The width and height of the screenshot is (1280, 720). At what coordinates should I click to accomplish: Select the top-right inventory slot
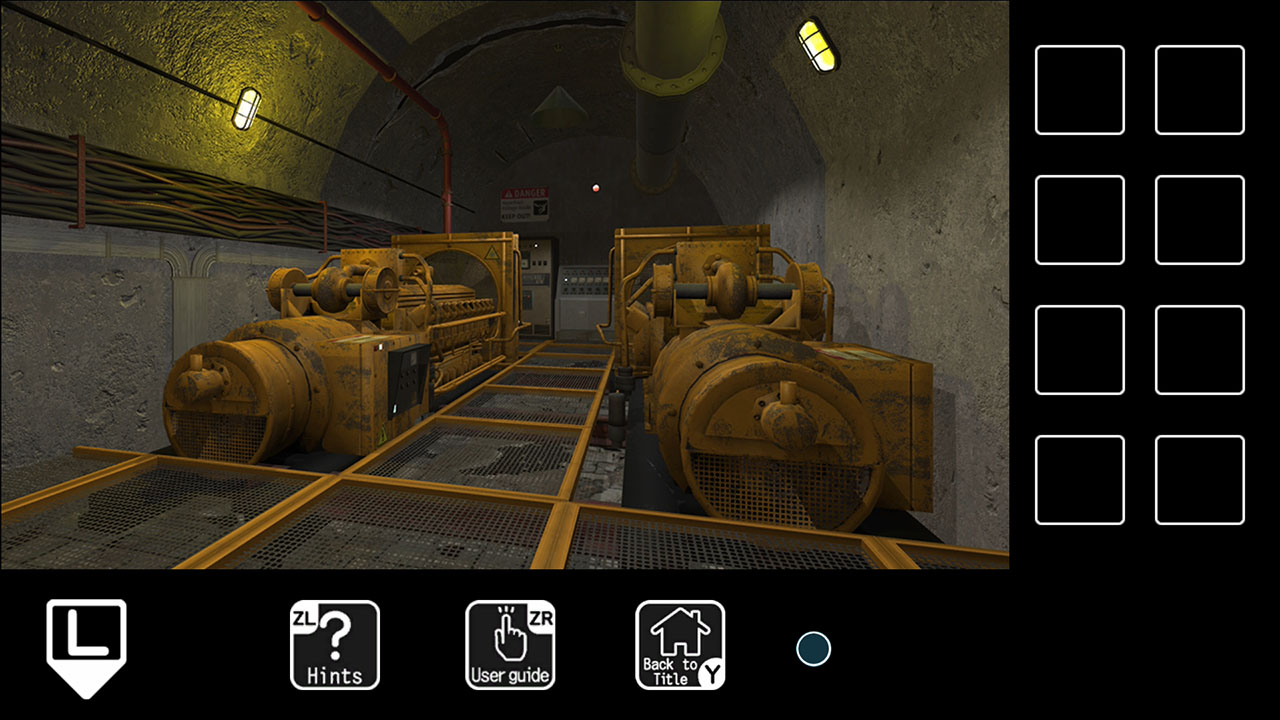click(x=1199, y=88)
